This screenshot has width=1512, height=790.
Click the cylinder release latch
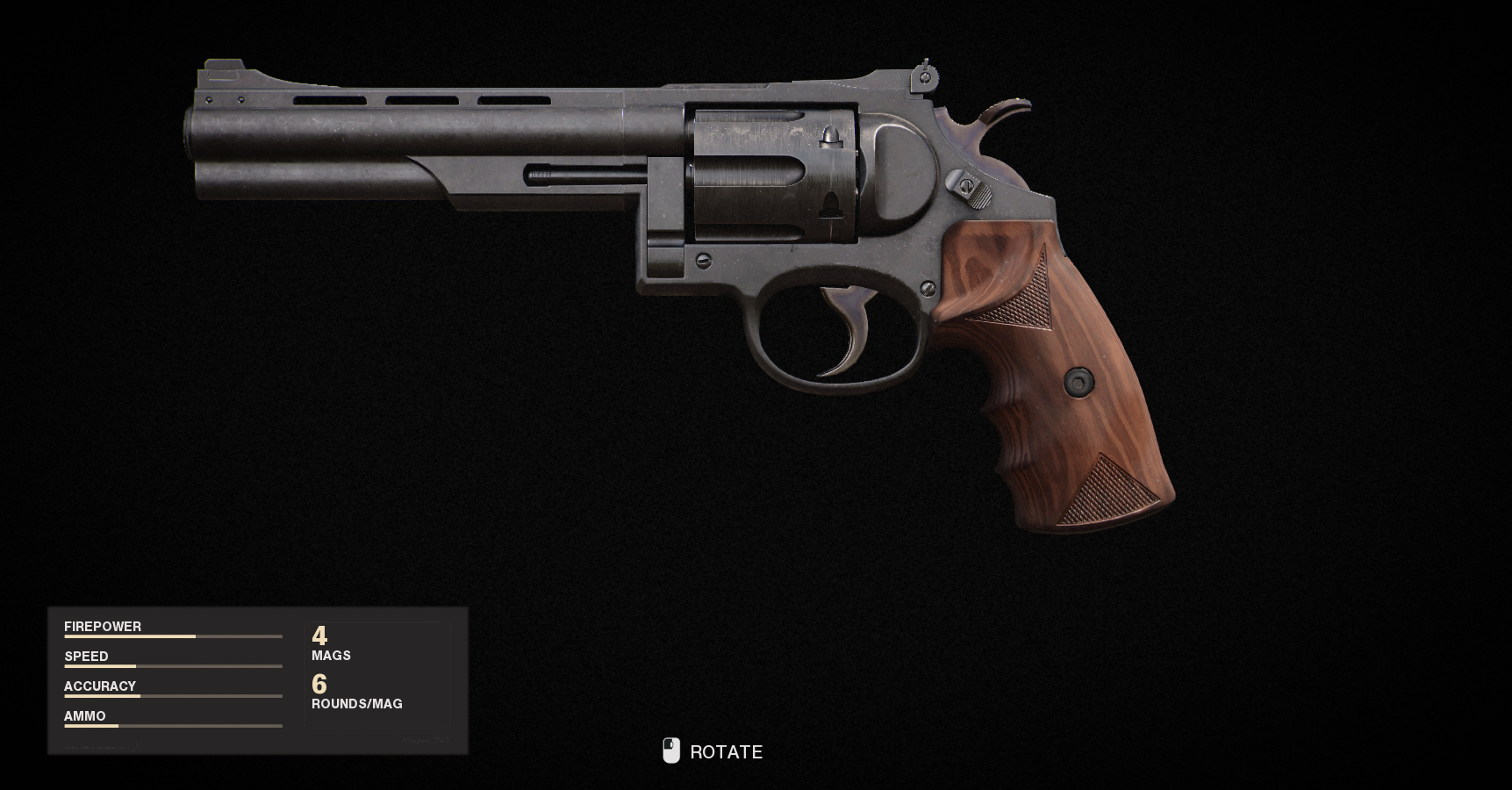point(970,187)
